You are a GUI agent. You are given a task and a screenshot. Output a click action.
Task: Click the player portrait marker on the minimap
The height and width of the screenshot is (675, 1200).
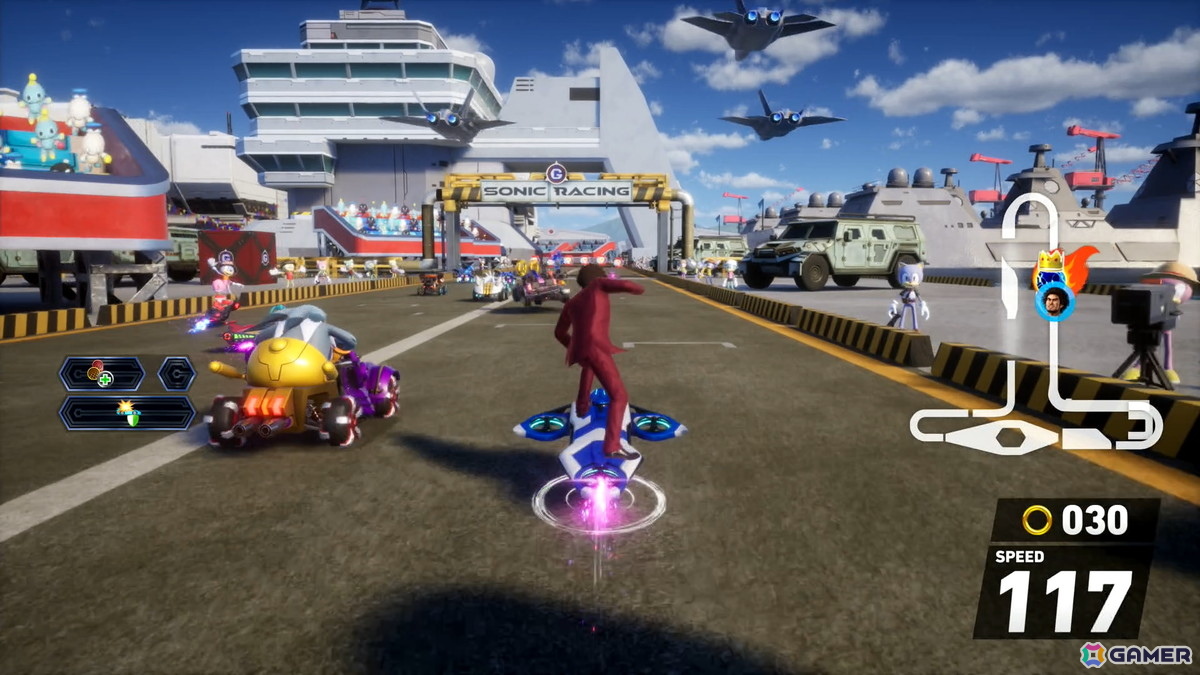click(x=1053, y=300)
